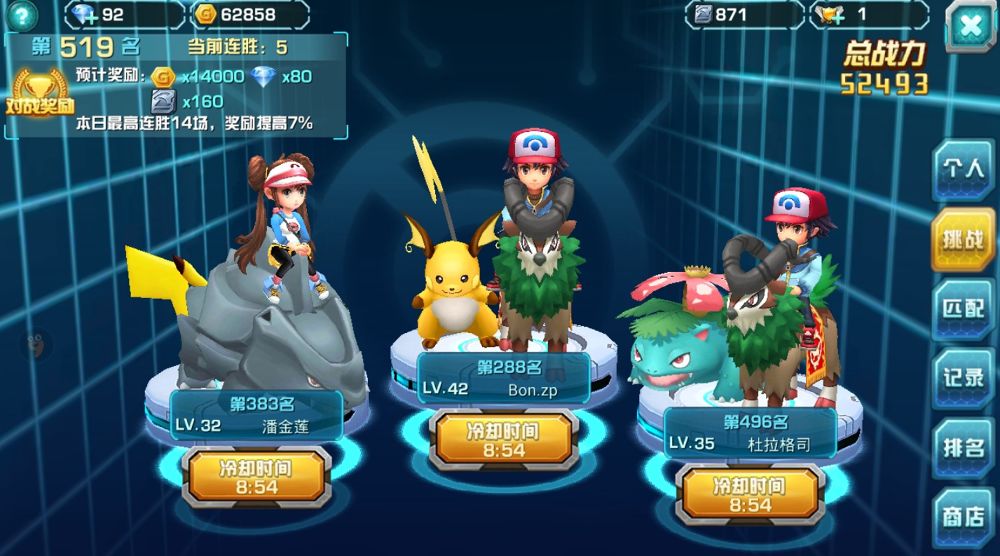View the 排名 ranking tab
The image size is (1000, 556).
[963, 446]
